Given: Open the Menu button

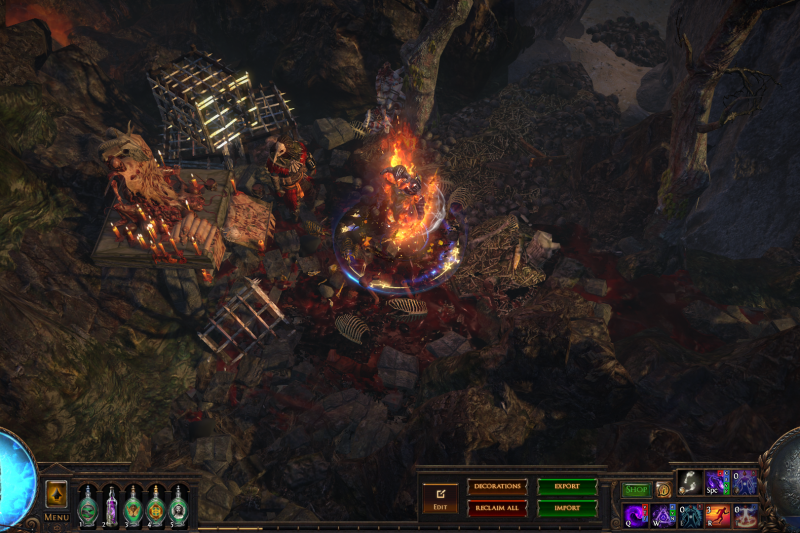Looking at the screenshot, I should pos(56,518).
